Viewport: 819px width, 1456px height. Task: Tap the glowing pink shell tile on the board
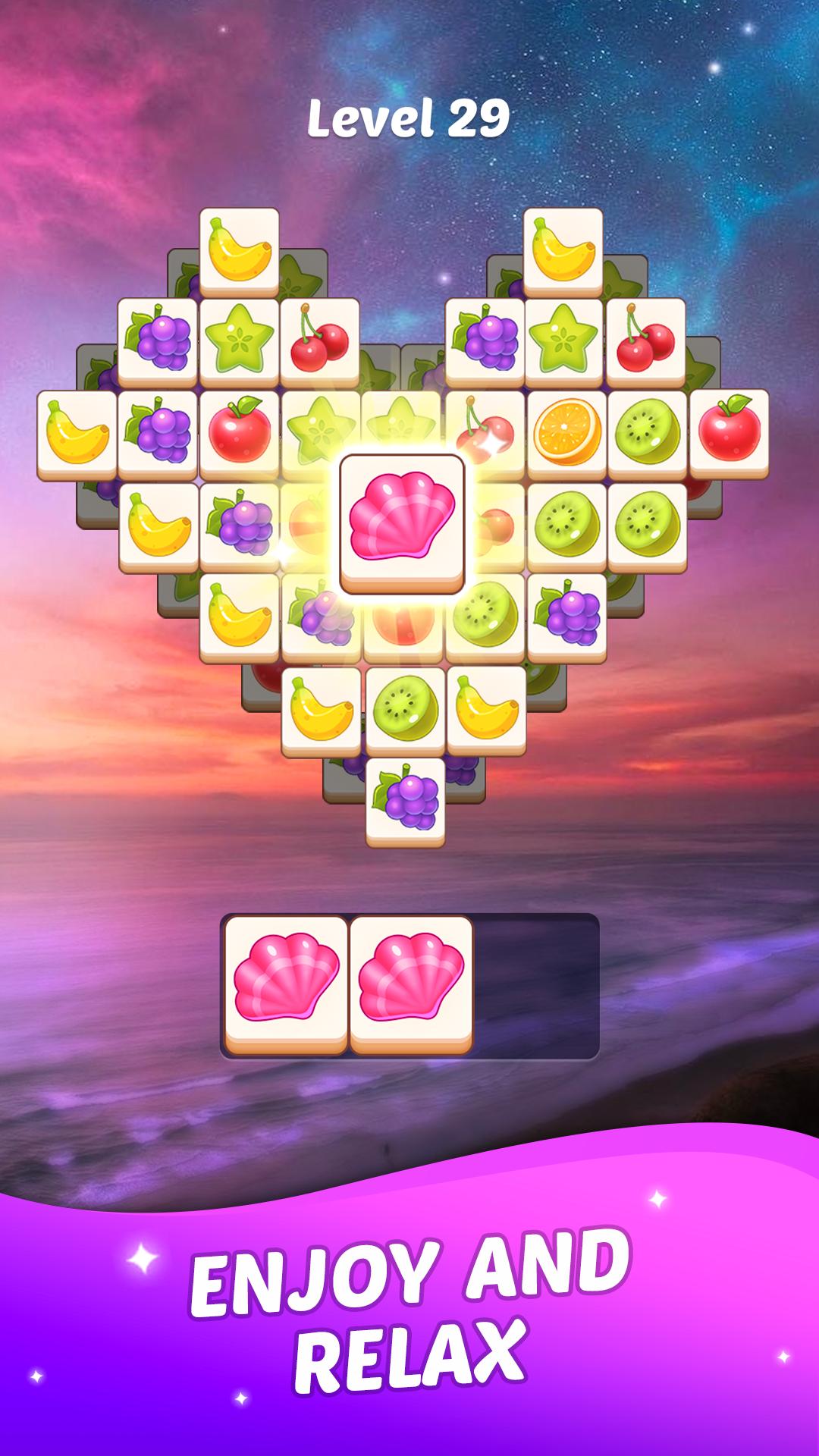(x=402, y=520)
